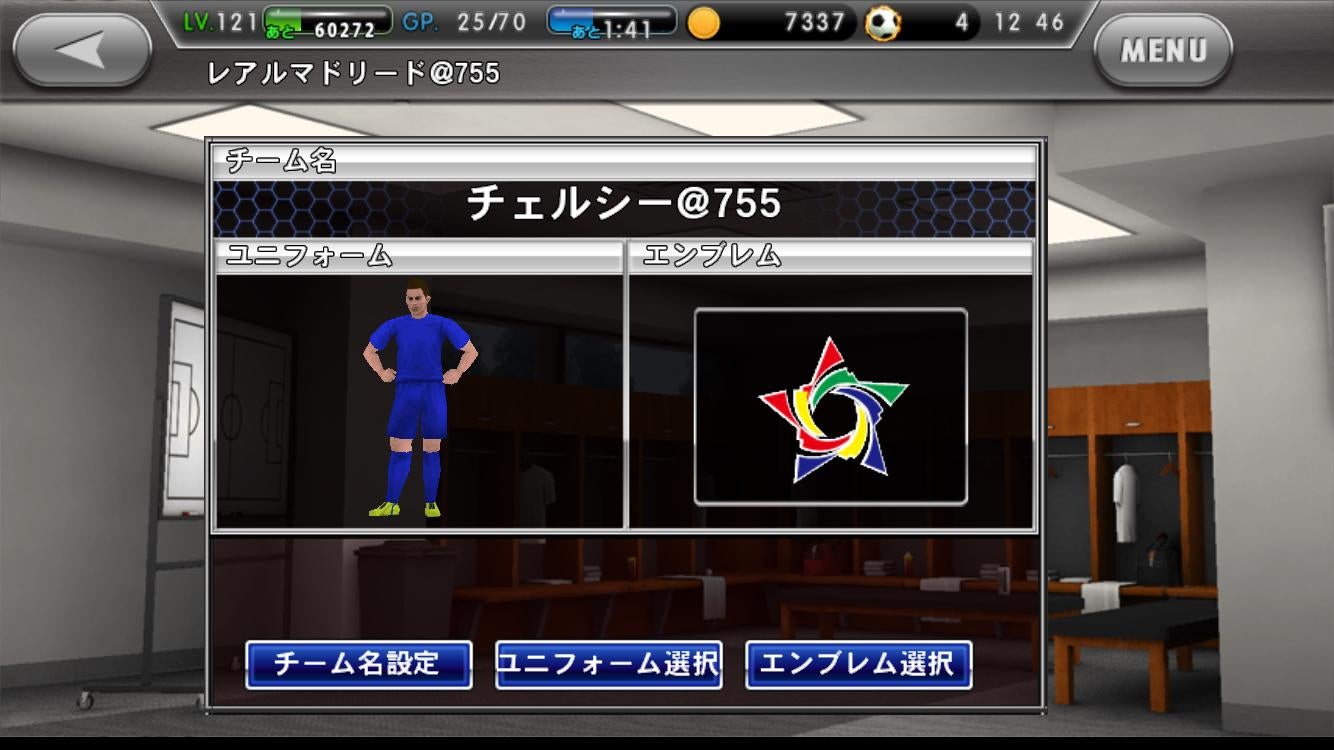Screen dimensions: 1334x750
Task: Click the LV.121 level badge
Action: click(220, 21)
